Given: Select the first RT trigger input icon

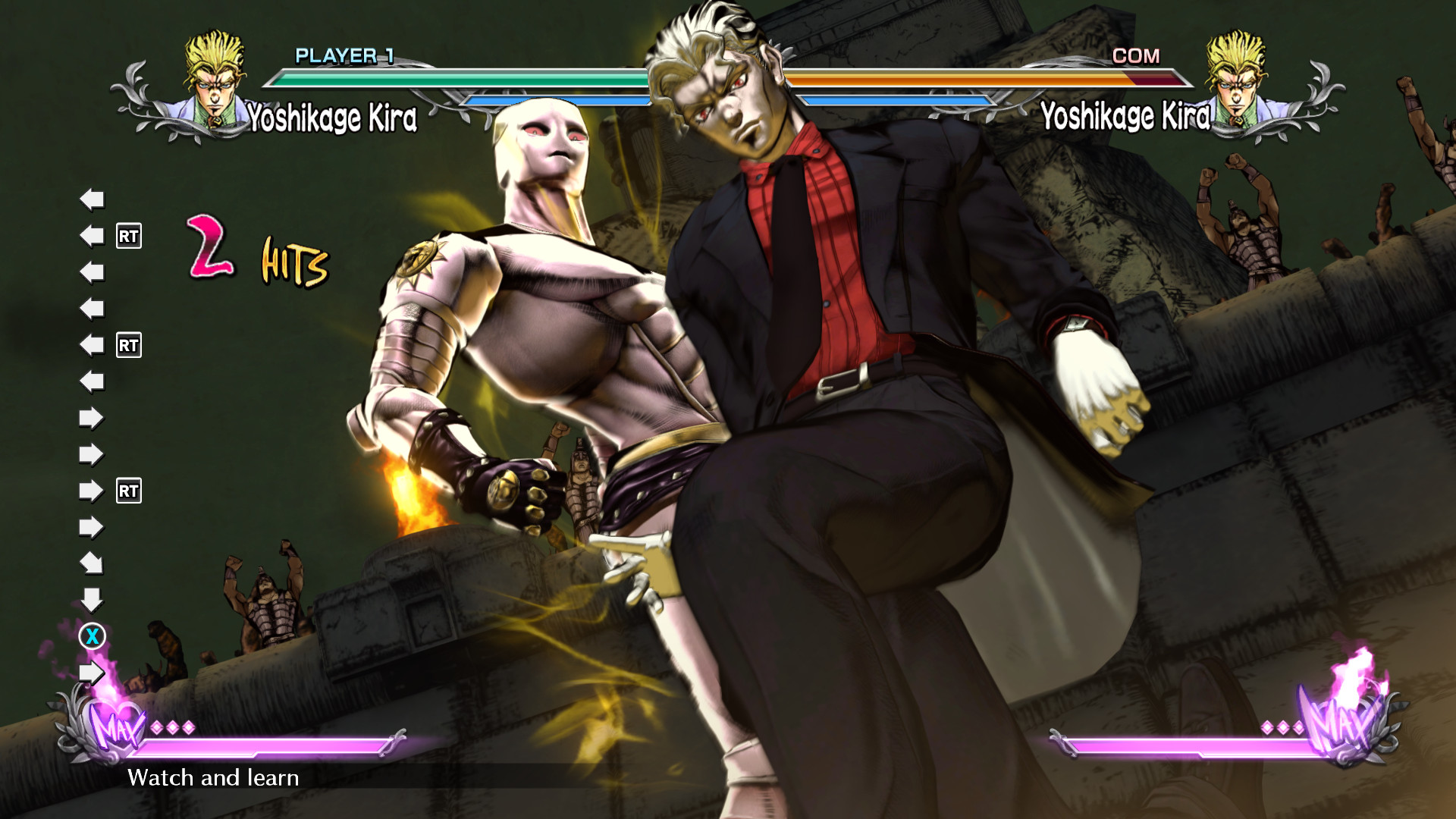Looking at the screenshot, I should pos(129,235).
